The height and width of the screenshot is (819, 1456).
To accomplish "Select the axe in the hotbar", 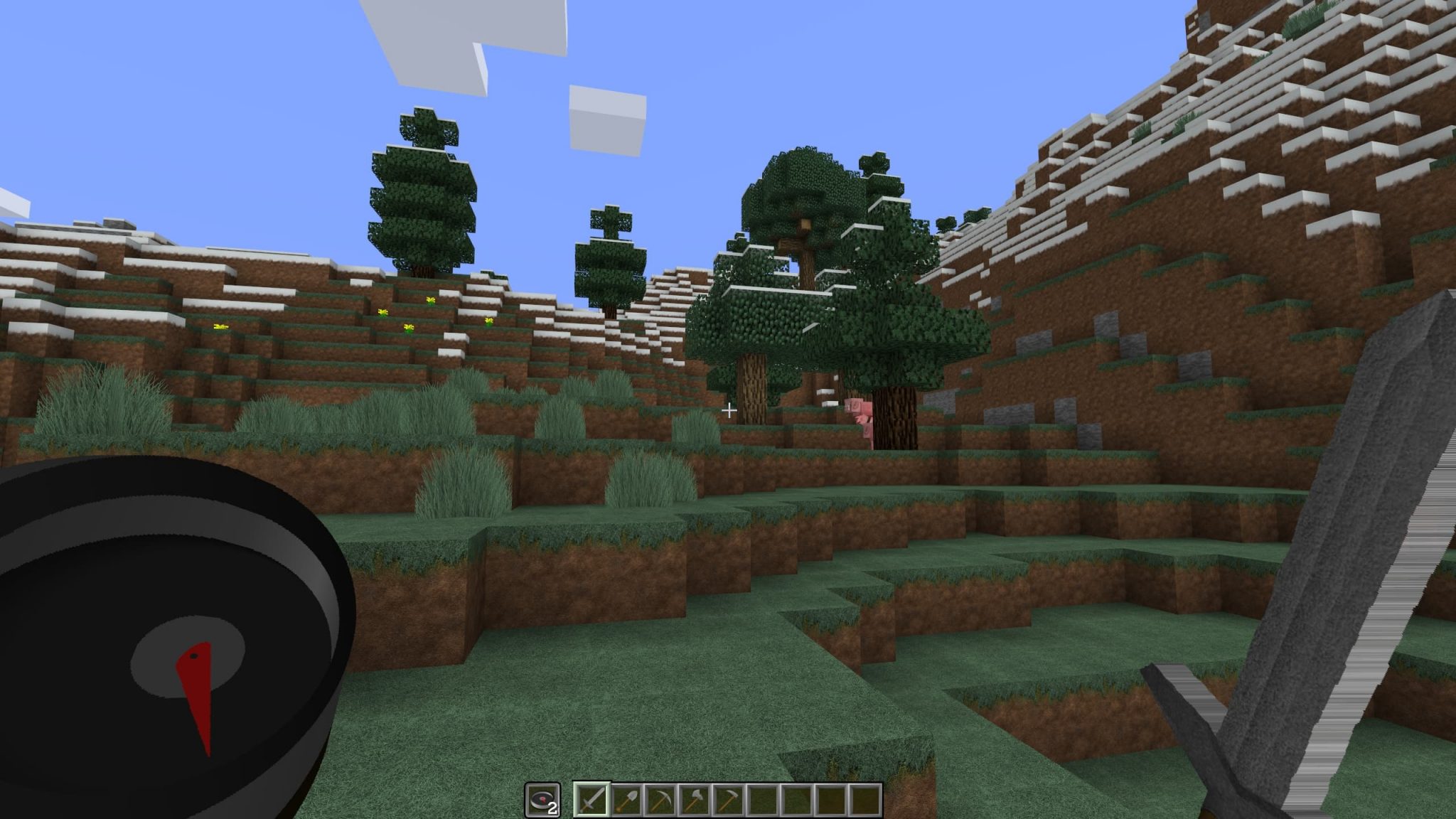I will coord(694,799).
